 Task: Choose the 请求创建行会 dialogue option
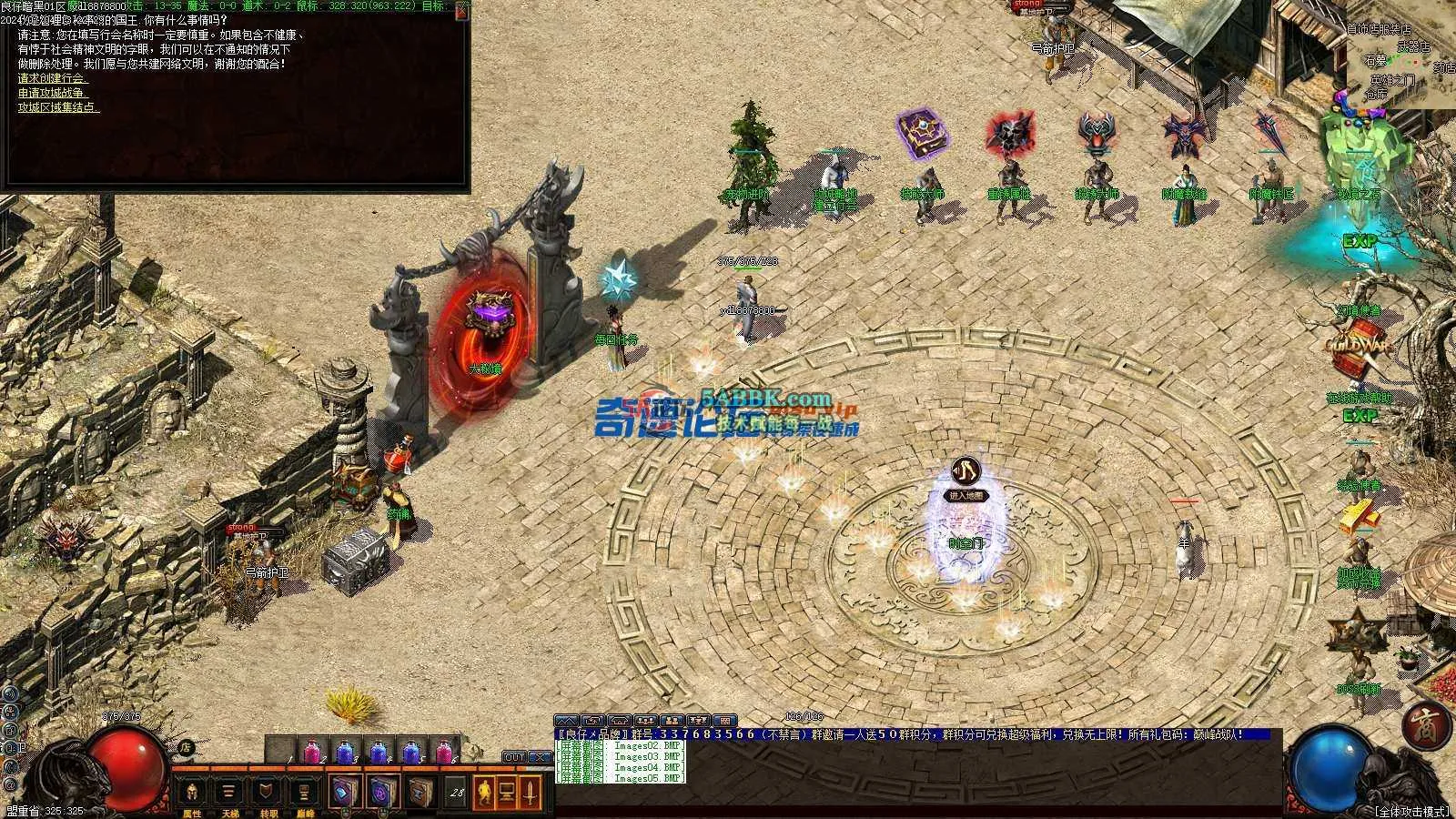point(53,78)
